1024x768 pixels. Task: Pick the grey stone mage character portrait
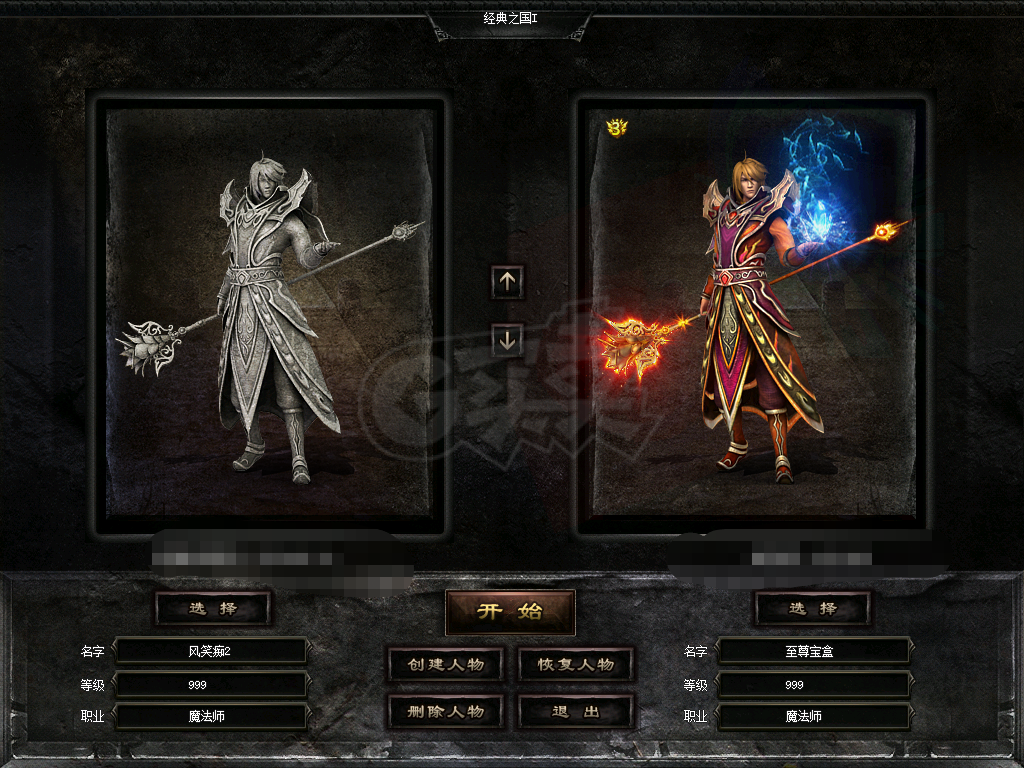(x=270, y=315)
